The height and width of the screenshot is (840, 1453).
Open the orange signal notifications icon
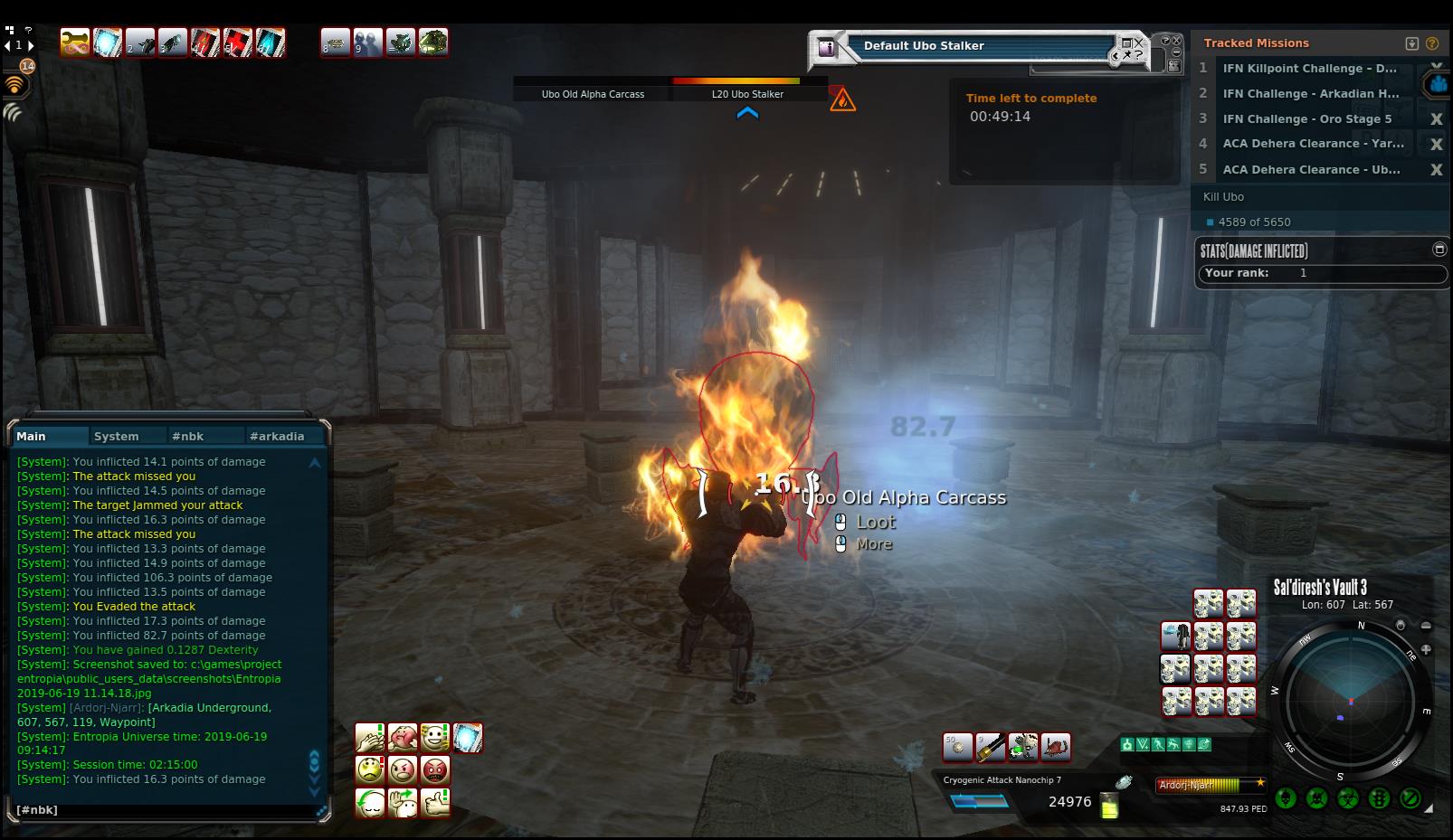click(15, 86)
